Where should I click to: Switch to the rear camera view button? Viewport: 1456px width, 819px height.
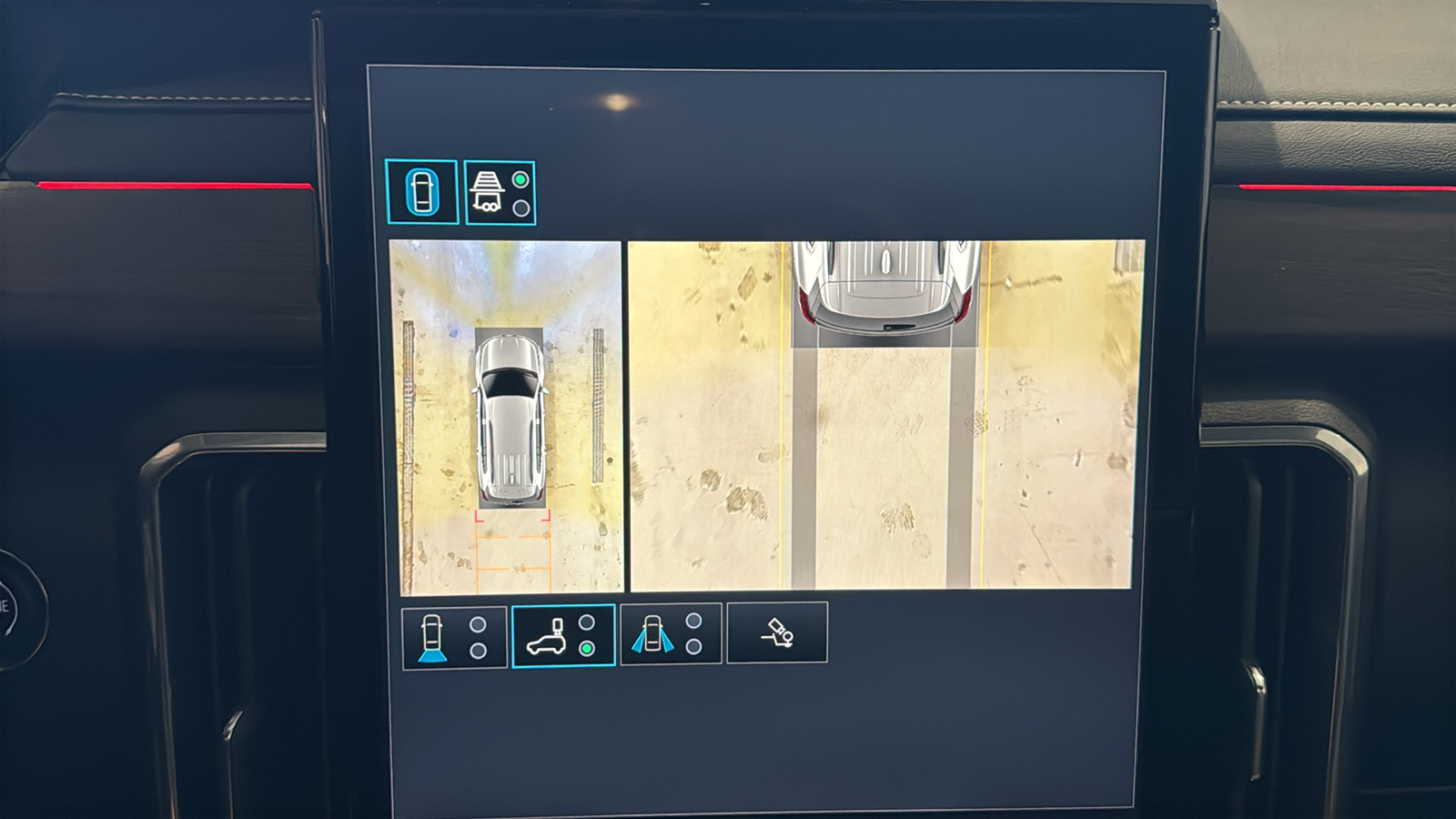point(453,637)
